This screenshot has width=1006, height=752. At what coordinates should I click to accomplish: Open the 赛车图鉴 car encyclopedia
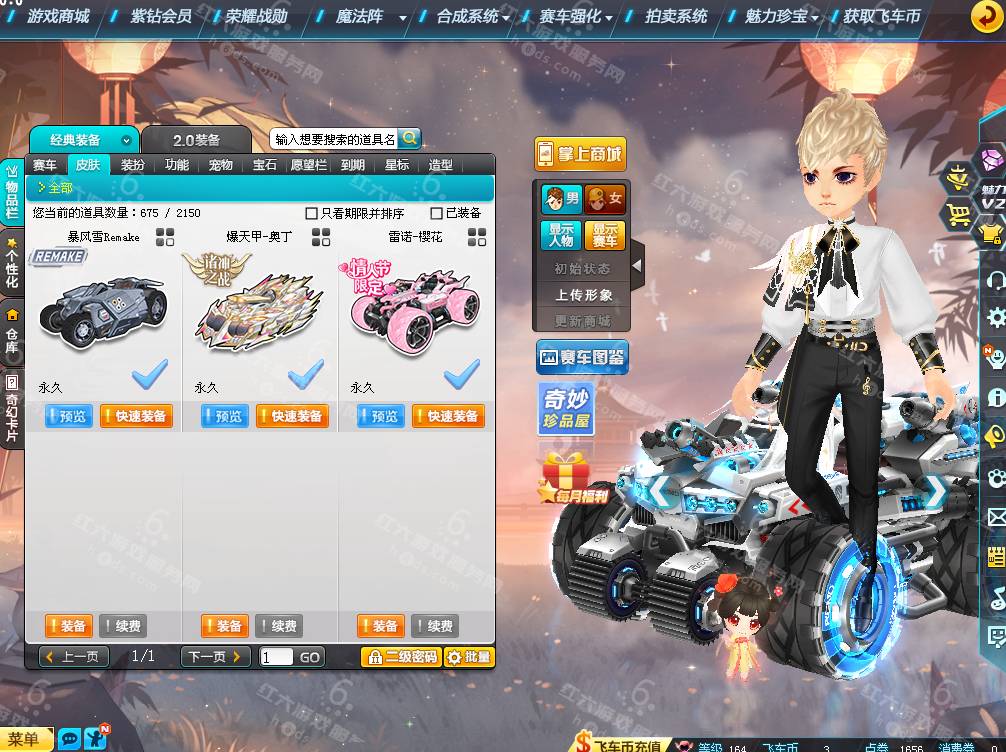(x=582, y=356)
